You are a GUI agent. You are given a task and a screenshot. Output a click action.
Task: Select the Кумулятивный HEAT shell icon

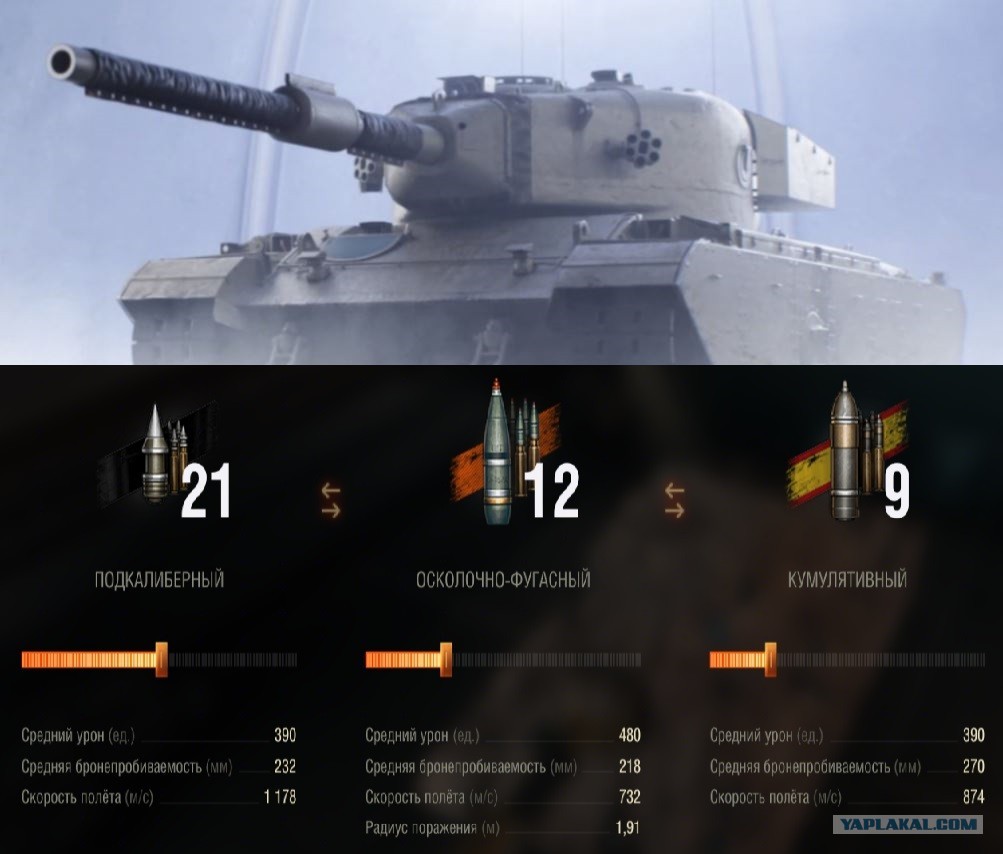pyautogui.click(x=848, y=453)
